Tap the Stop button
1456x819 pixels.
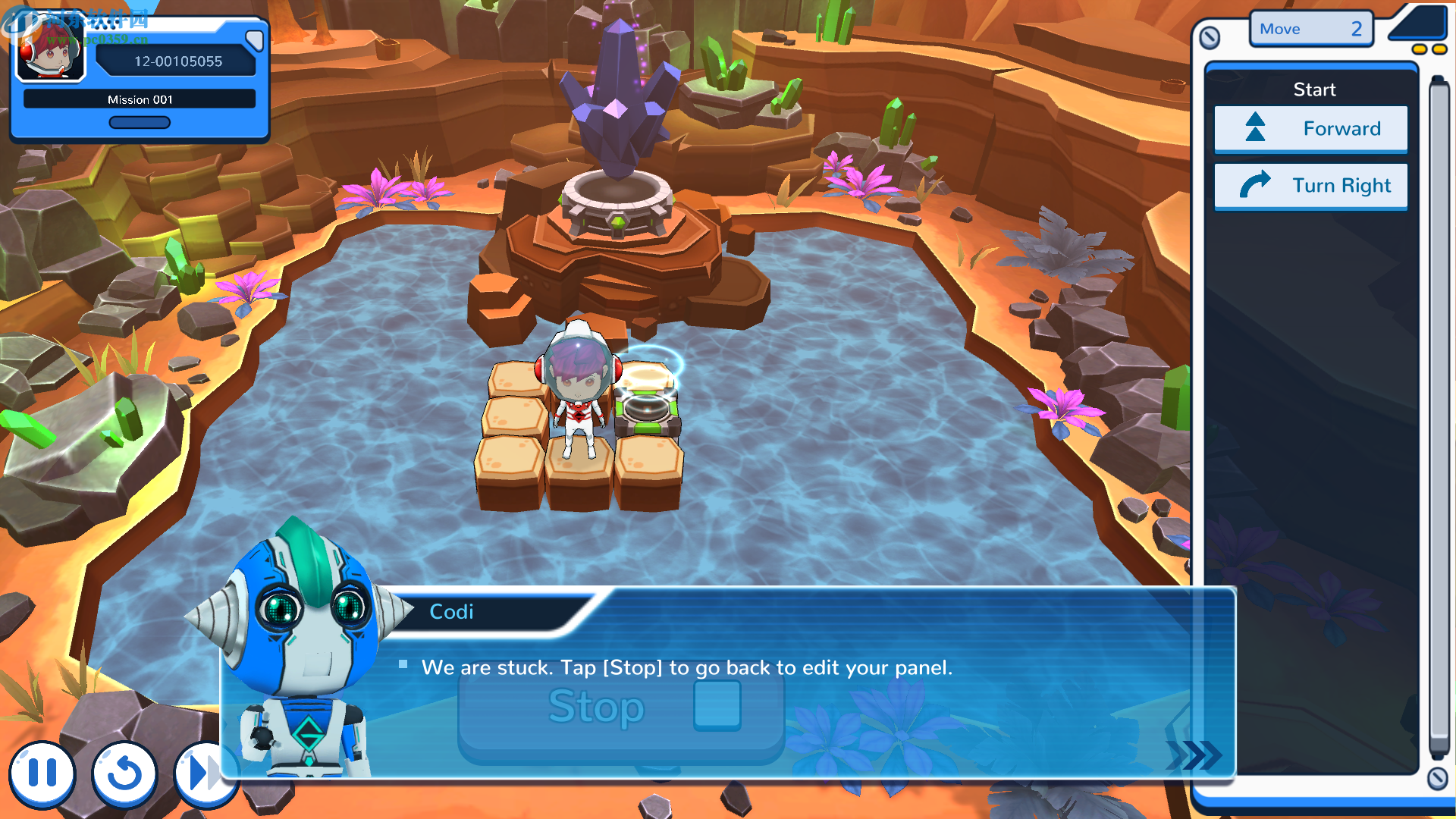click(620, 708)
